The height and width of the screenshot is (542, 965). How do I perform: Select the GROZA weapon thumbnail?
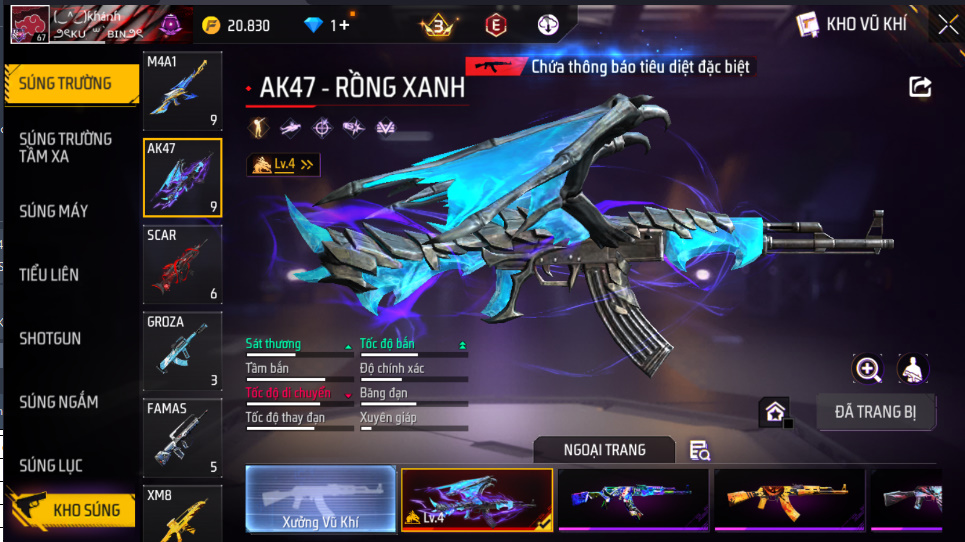tap(182, 352)
